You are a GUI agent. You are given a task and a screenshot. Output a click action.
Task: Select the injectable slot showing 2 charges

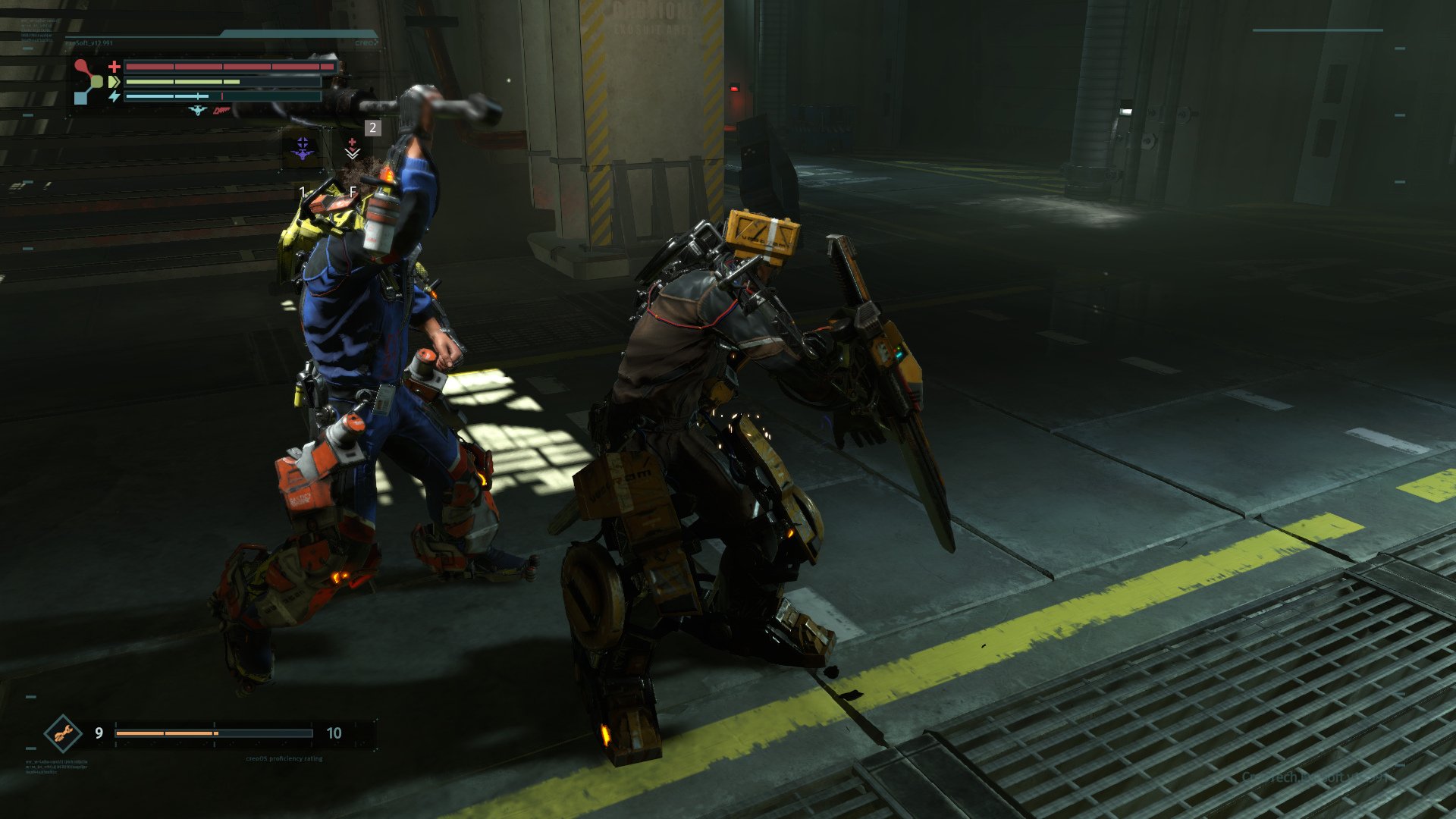372,128
